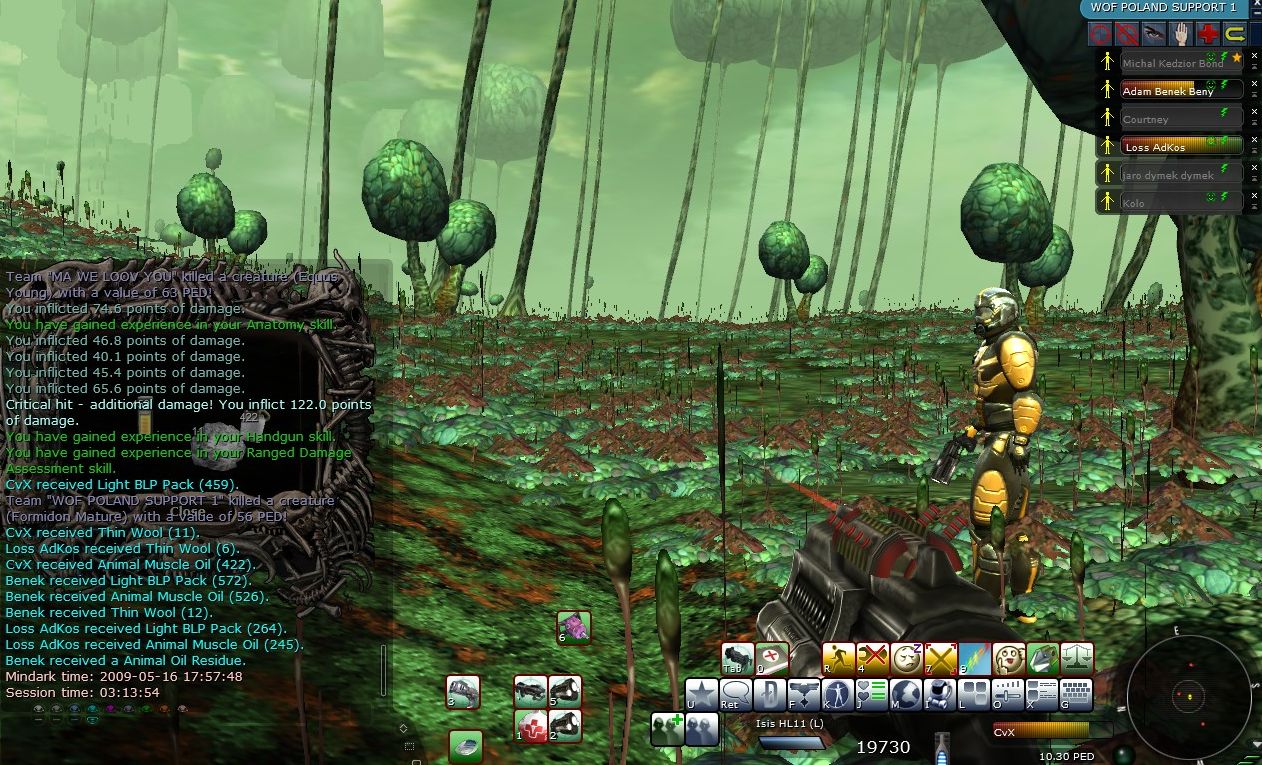The width and height of the screenshot is (1262, 765).
Task: Select the purple item quick slot
Action: point(574,627)
